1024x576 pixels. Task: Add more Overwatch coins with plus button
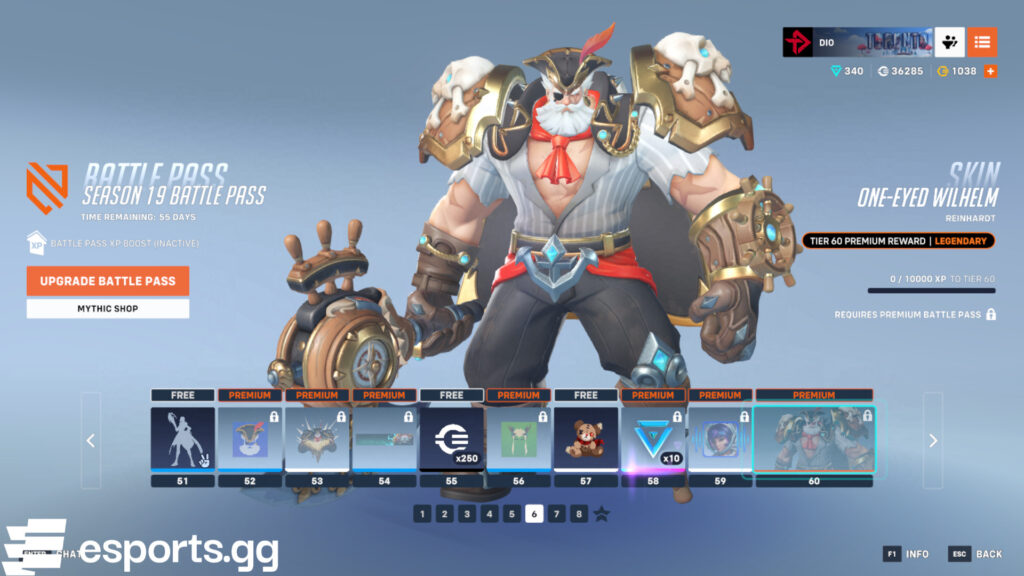pyautogui.click(x=991, y=71)
